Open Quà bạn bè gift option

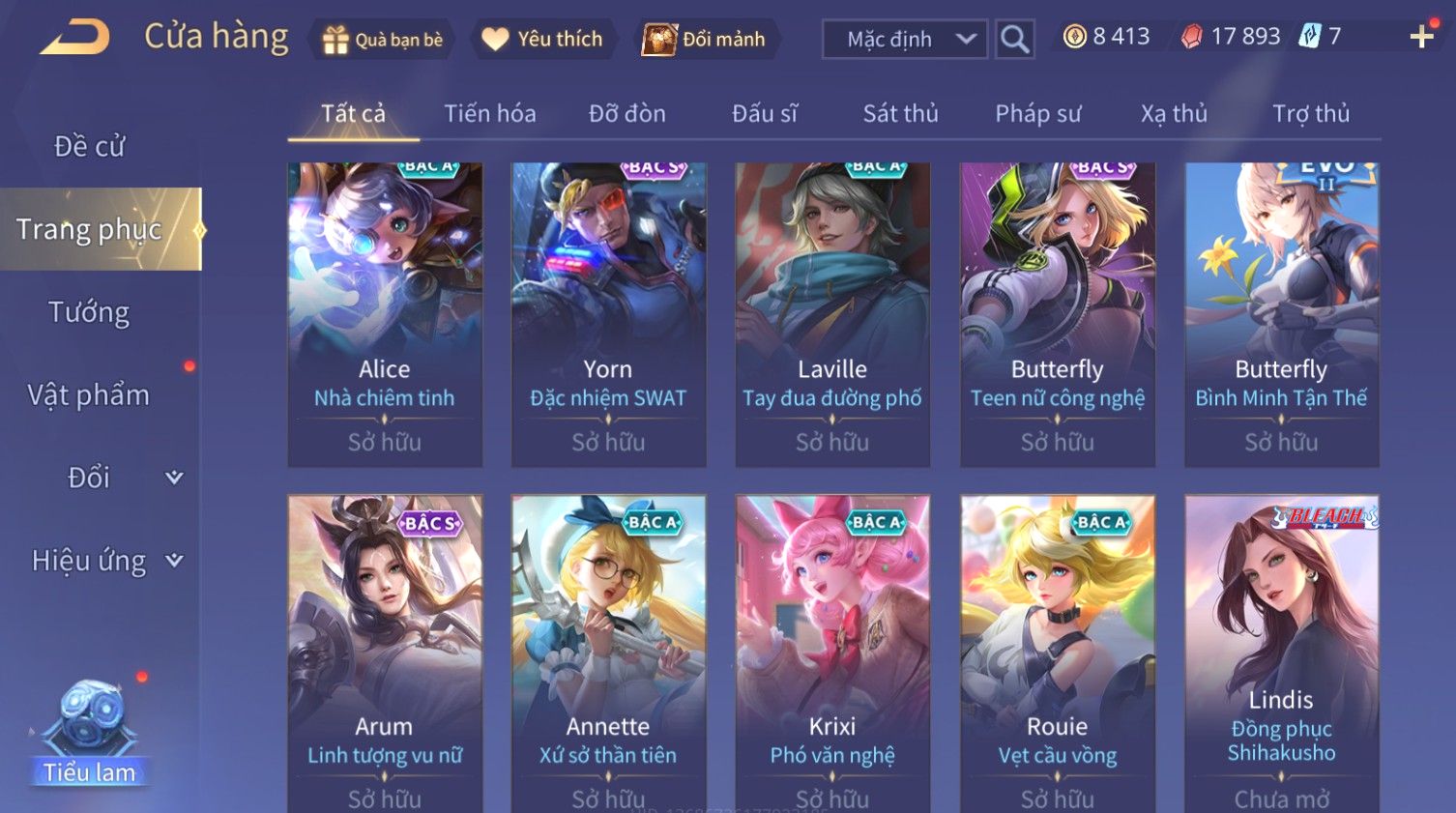pos(383,40)
